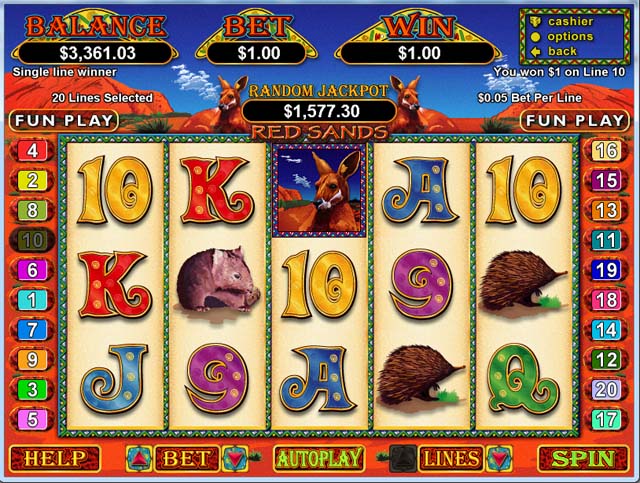Lower the number of lines with down arrow

pos(499,459)
